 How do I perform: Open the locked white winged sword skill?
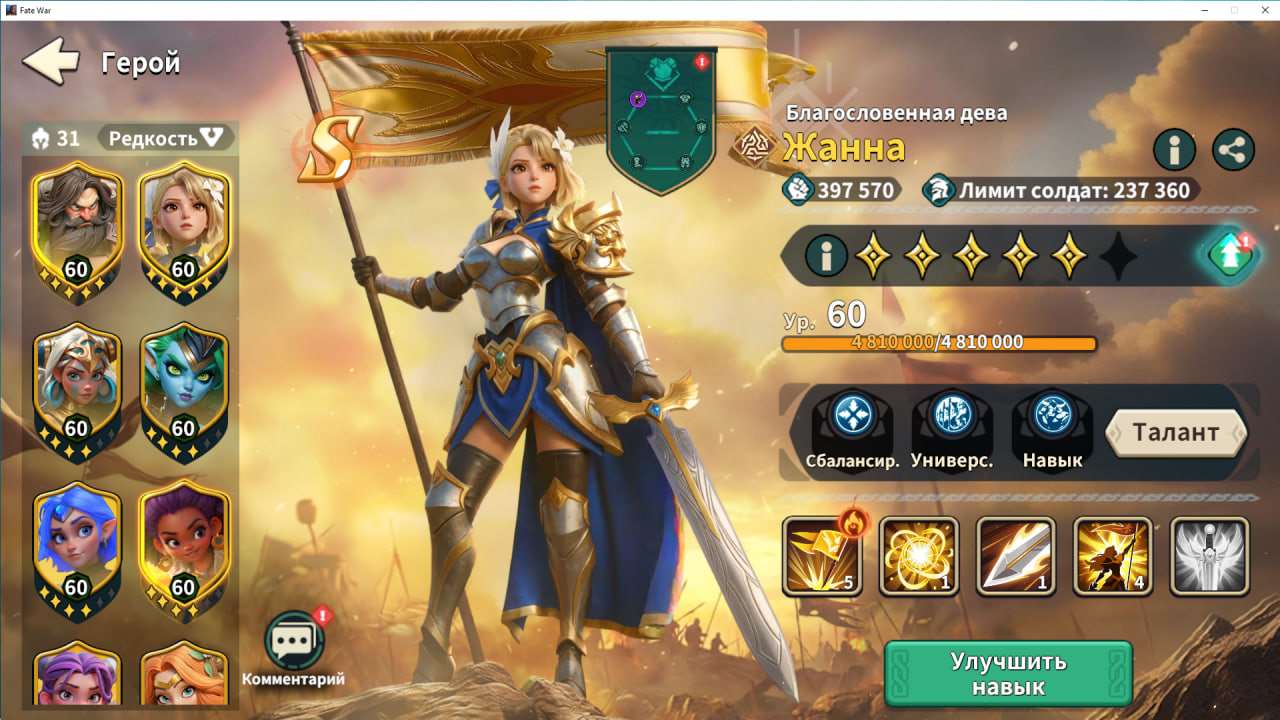pyautogui.click(x=1208, y=557)
